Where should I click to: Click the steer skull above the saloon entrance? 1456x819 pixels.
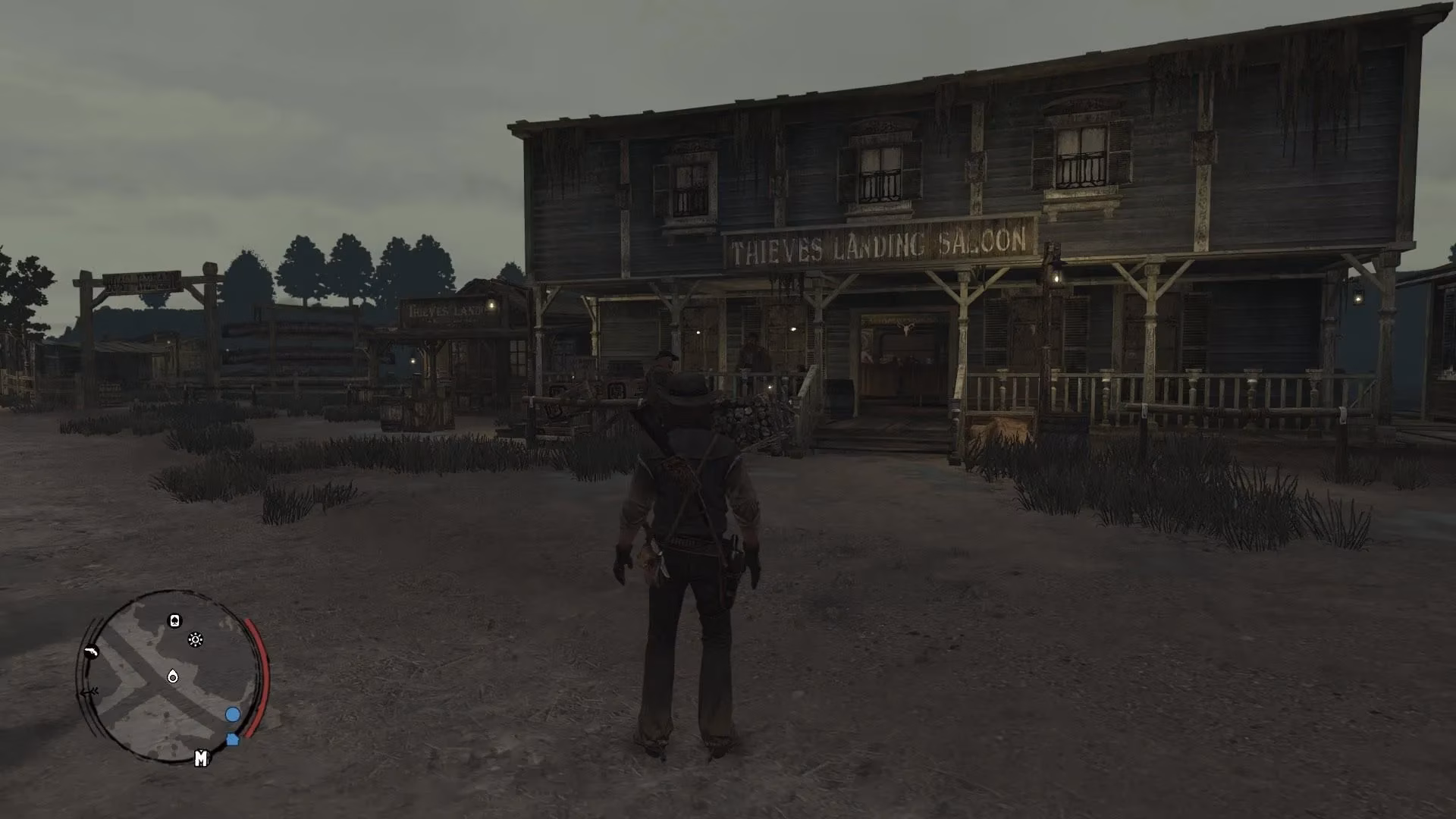[907, 328]
